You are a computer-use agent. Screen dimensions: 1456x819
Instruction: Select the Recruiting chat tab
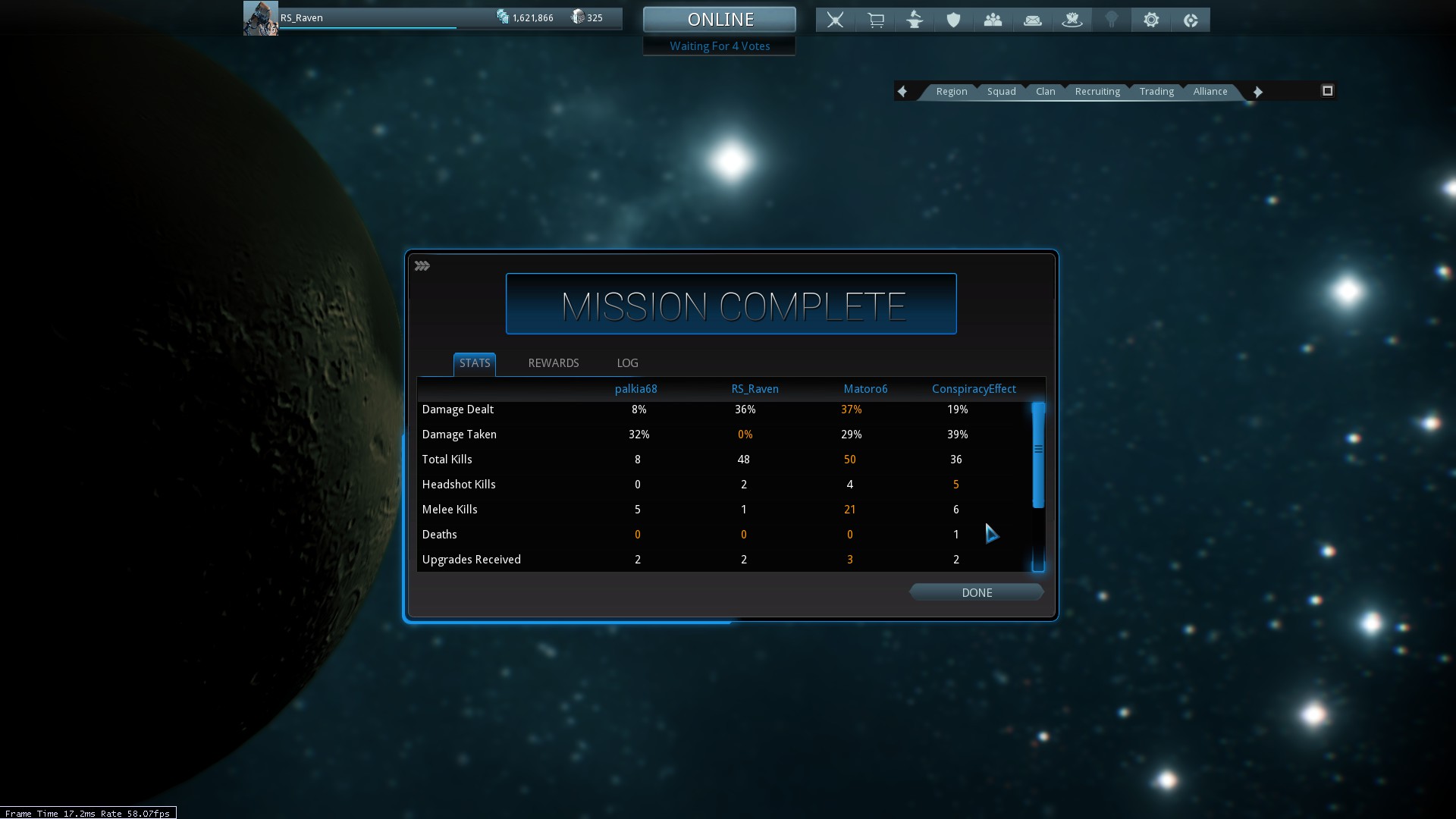click(x=1097, y=92)
